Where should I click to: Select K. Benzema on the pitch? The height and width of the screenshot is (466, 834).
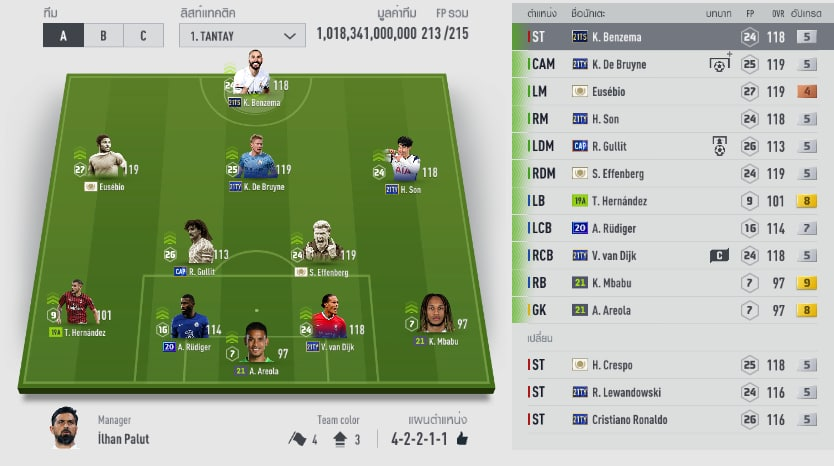click(x=257, y=76)
